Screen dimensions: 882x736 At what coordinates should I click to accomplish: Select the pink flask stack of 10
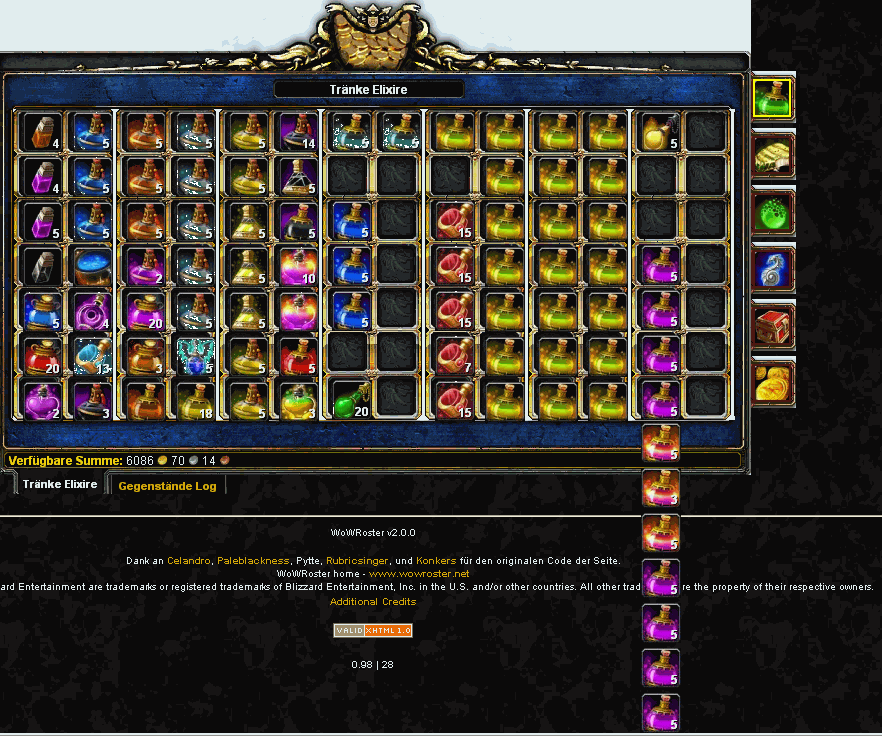pos(298,266)
